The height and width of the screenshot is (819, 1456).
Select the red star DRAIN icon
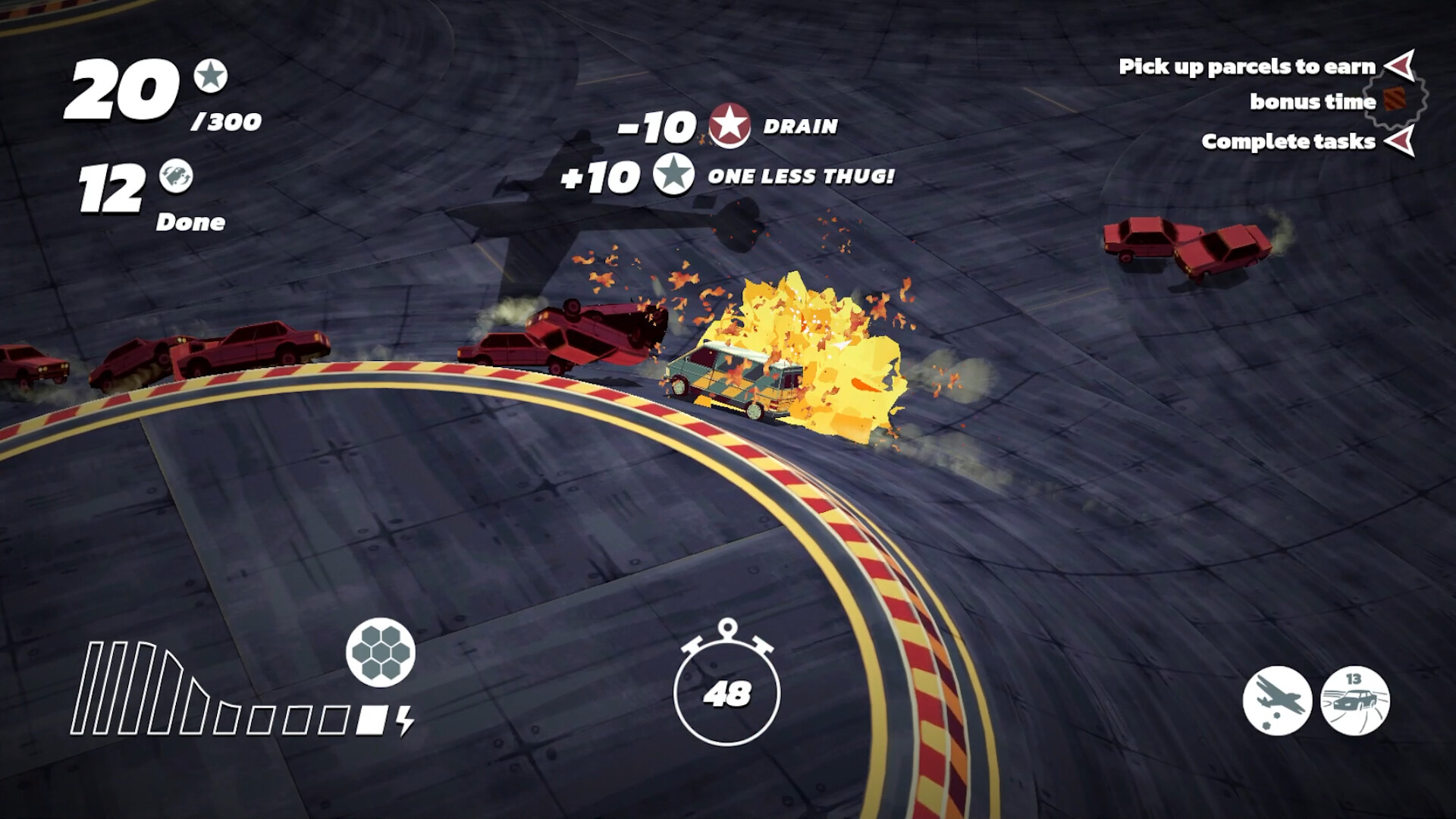click(730, 126)
